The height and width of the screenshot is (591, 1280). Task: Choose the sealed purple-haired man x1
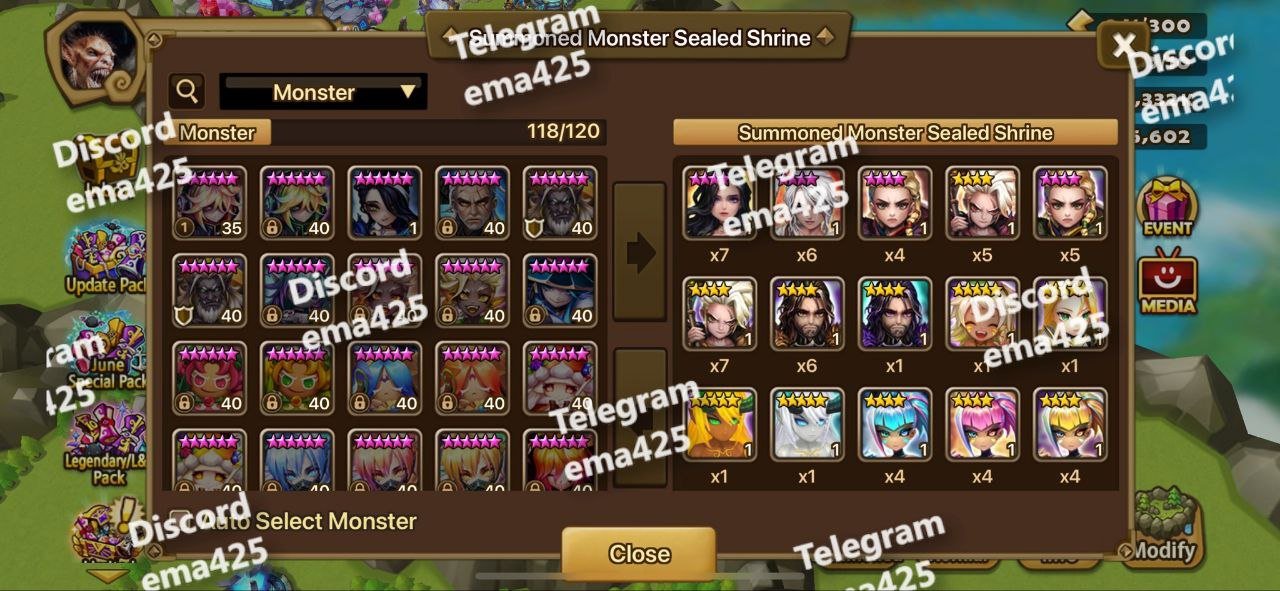point(895,314)
